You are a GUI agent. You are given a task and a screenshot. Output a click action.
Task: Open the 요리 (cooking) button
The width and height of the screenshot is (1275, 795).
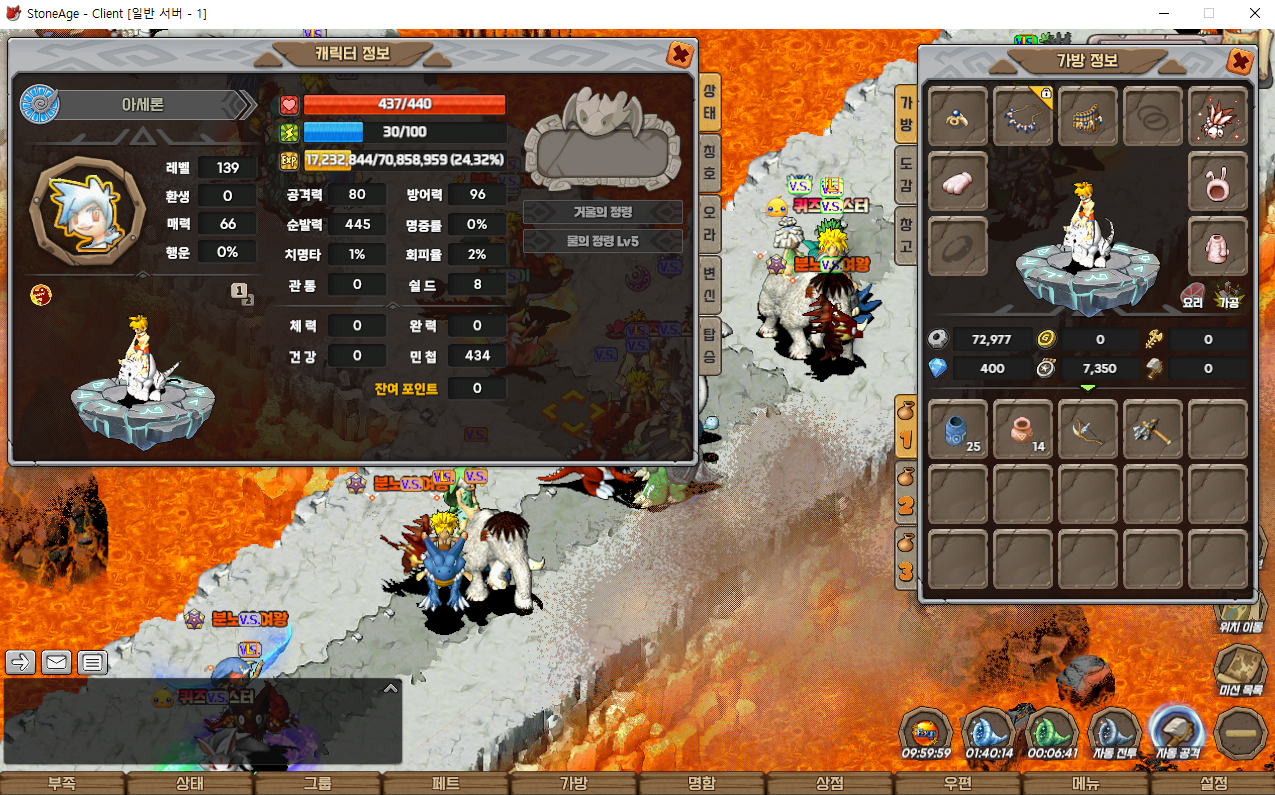tap(1192, 295)
